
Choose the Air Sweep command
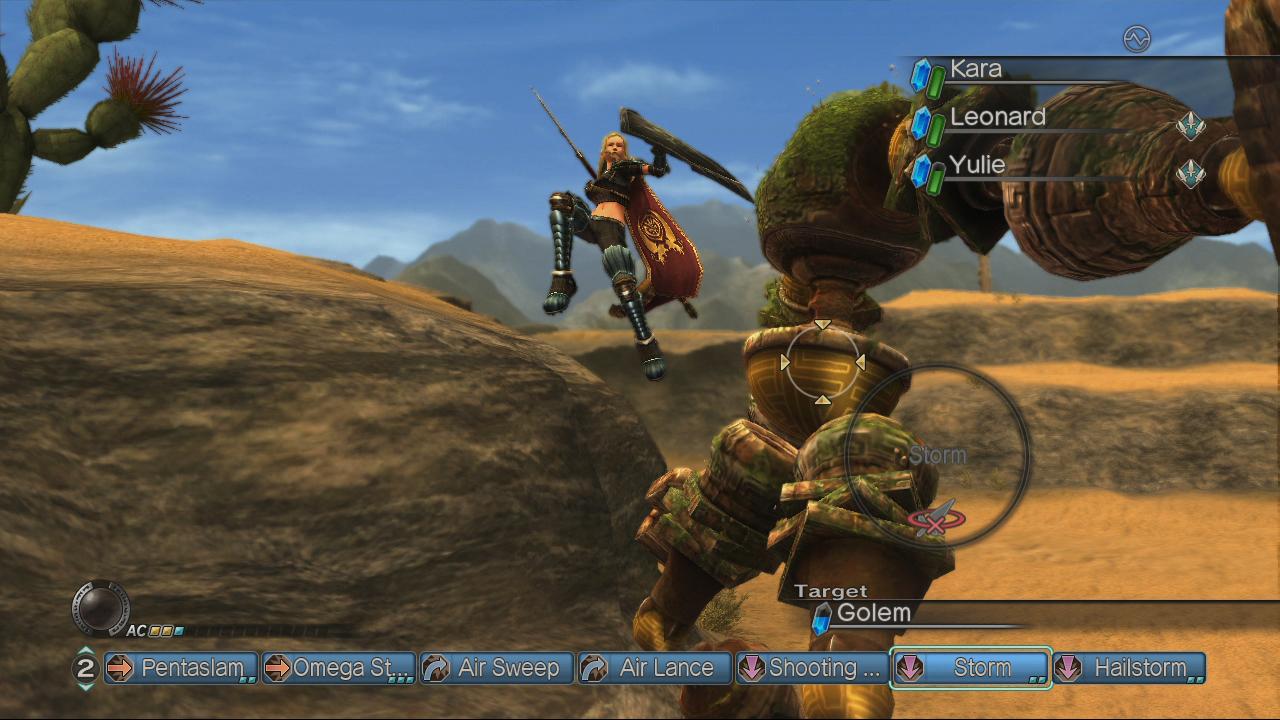(497, 668)
